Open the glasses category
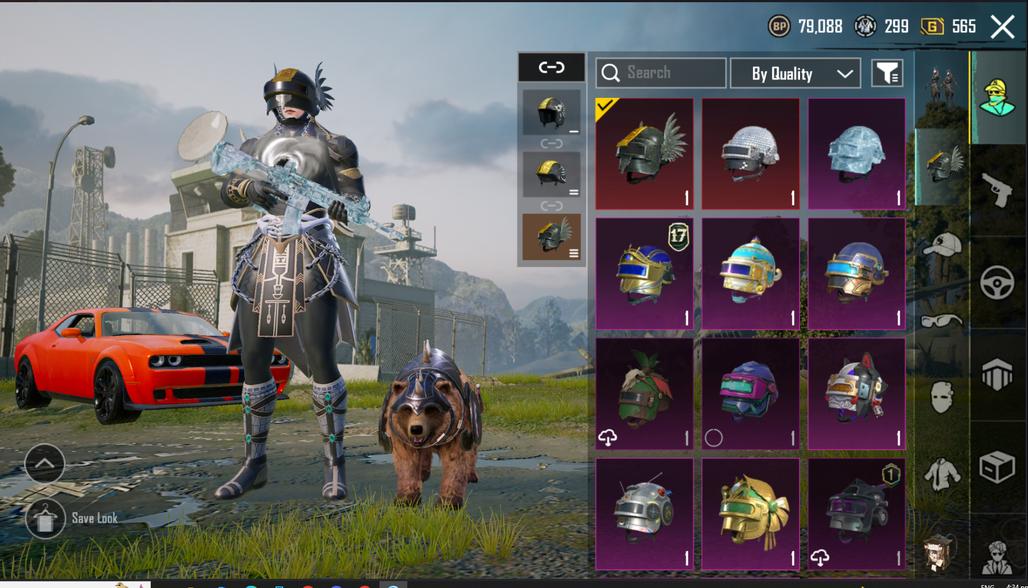The width and height of the screenshot is (1028, 588). pos(941,321)
